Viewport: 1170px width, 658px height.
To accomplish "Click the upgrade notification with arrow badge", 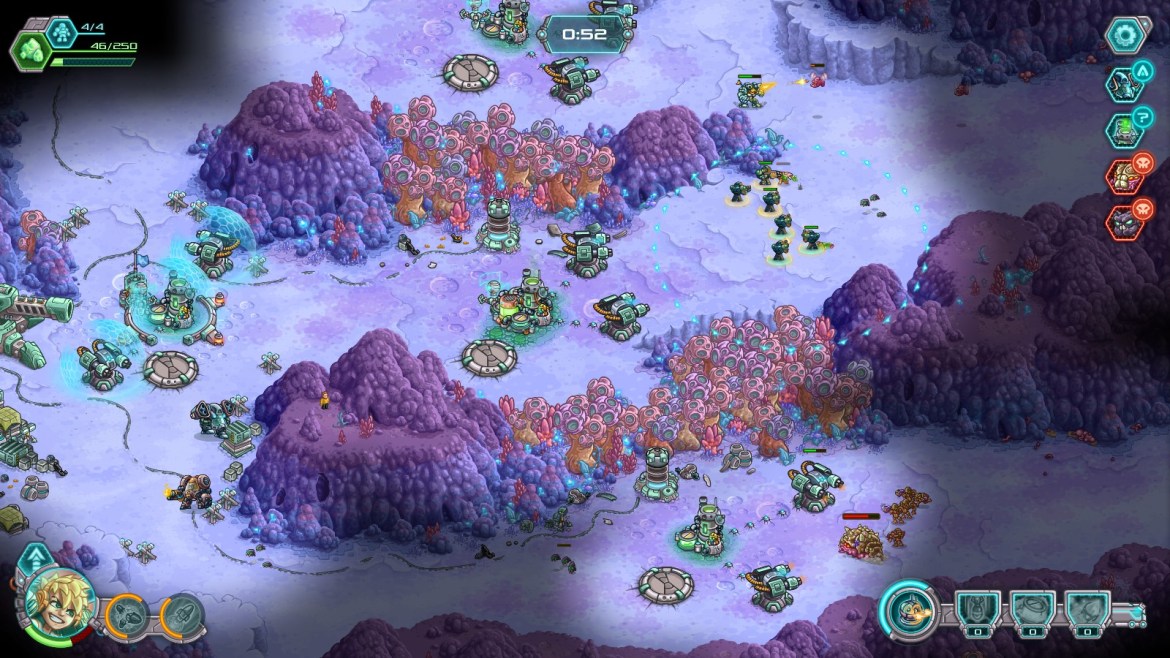I will click(x=1124, y=83).
